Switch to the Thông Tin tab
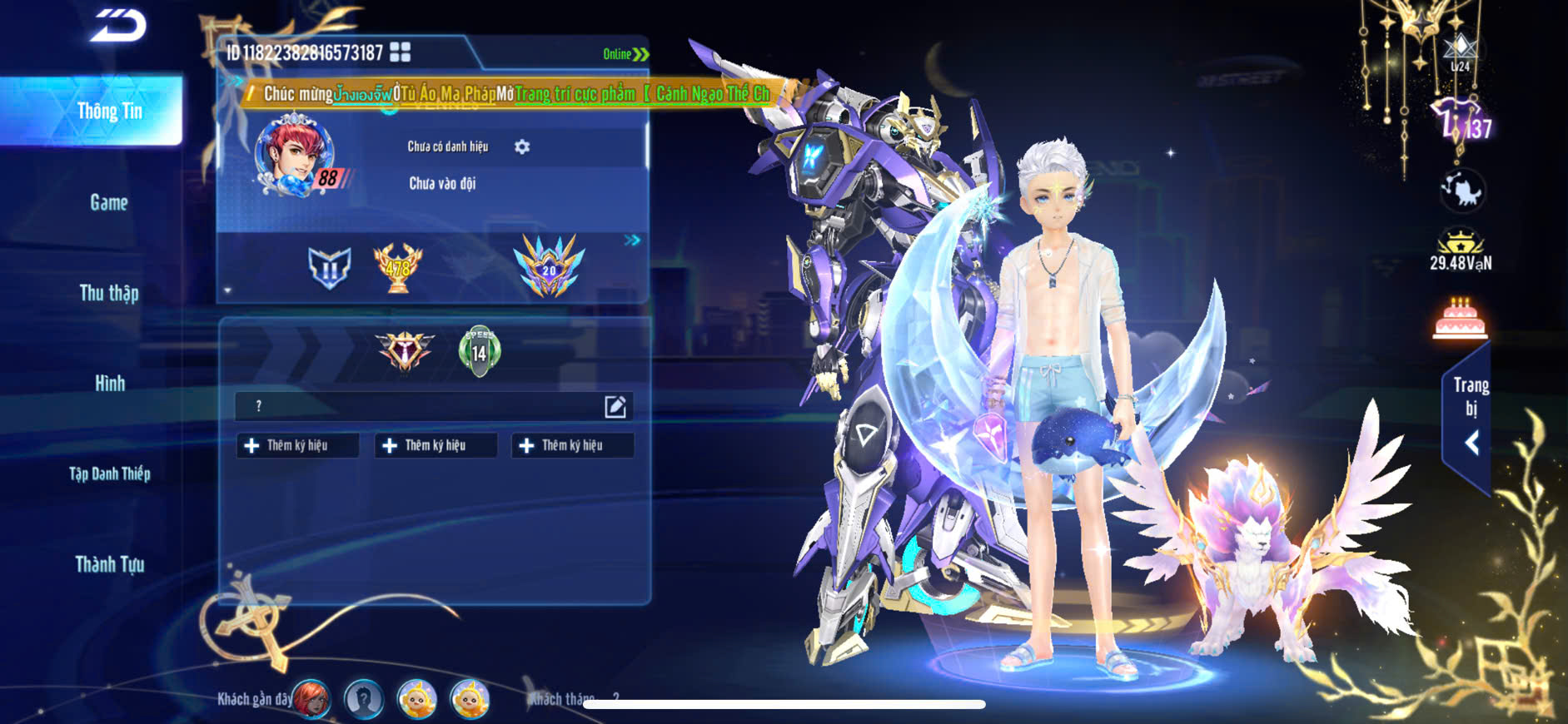Image resolution: width=1568 pixels, height=724 pixels. click(x=109, y=112)
